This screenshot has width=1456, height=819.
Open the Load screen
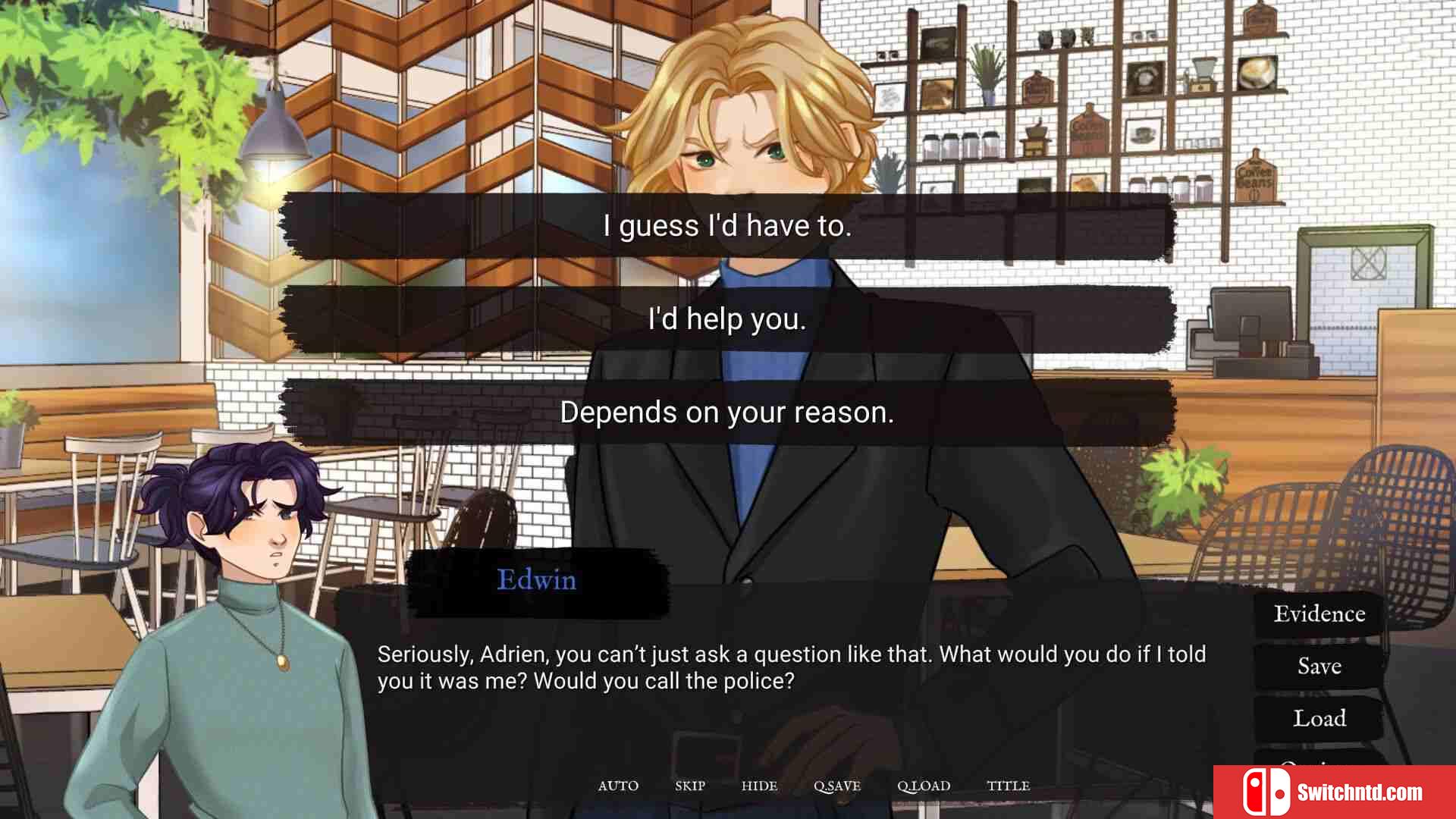[1319, 718]
